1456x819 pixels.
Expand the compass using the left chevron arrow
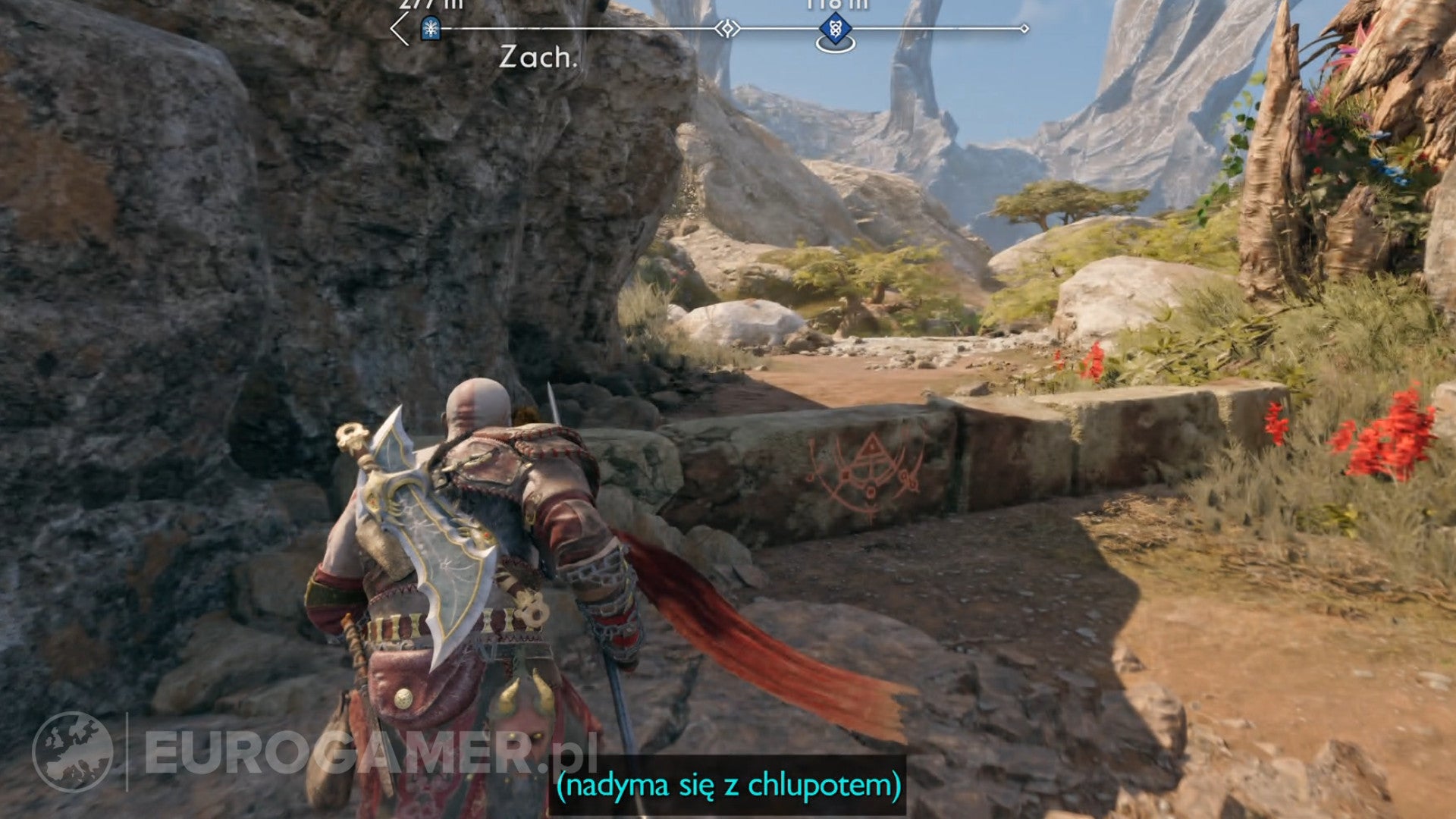(396, 29)
